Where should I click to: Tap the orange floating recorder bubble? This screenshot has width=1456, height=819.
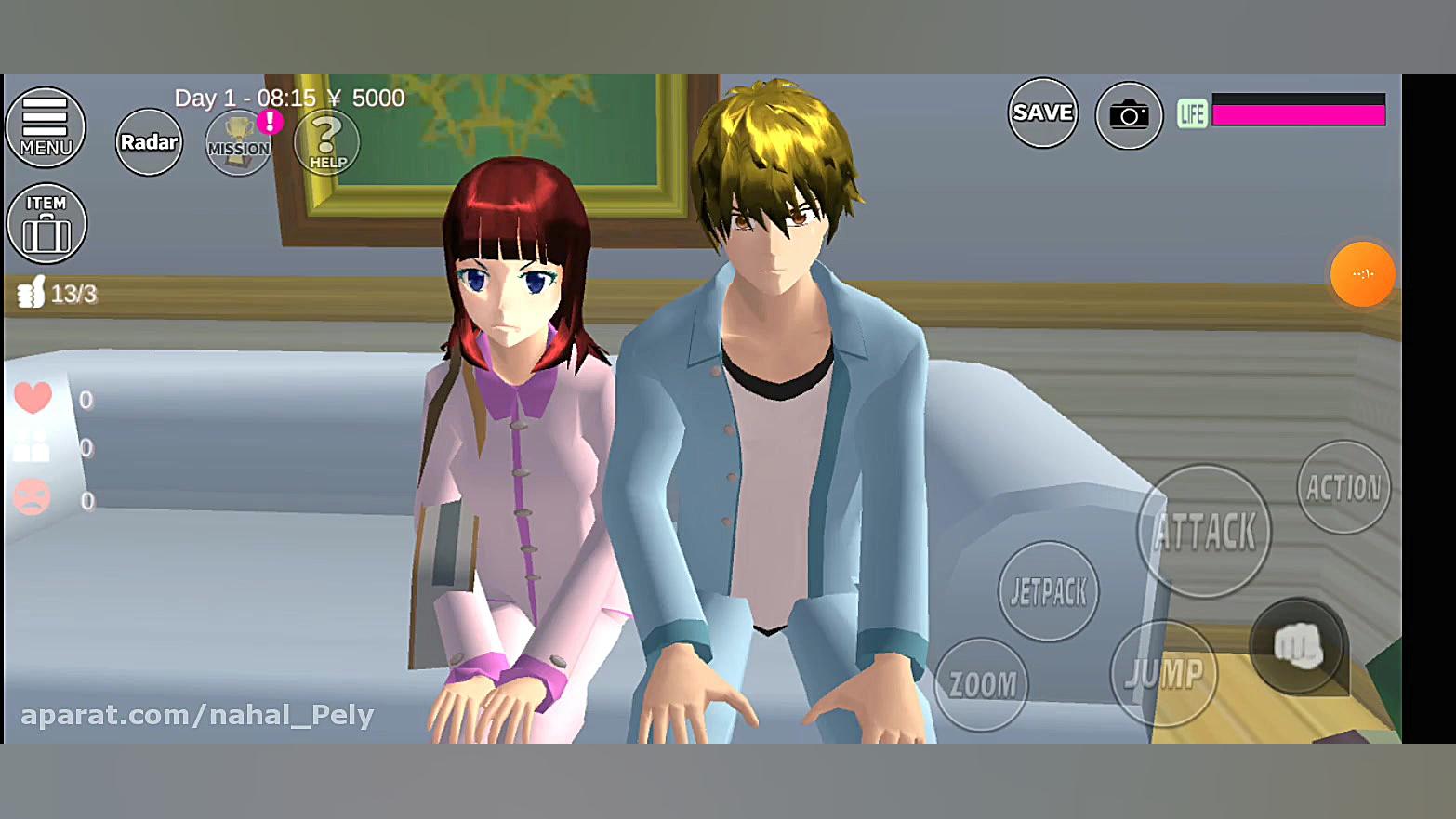(1362, 274)
